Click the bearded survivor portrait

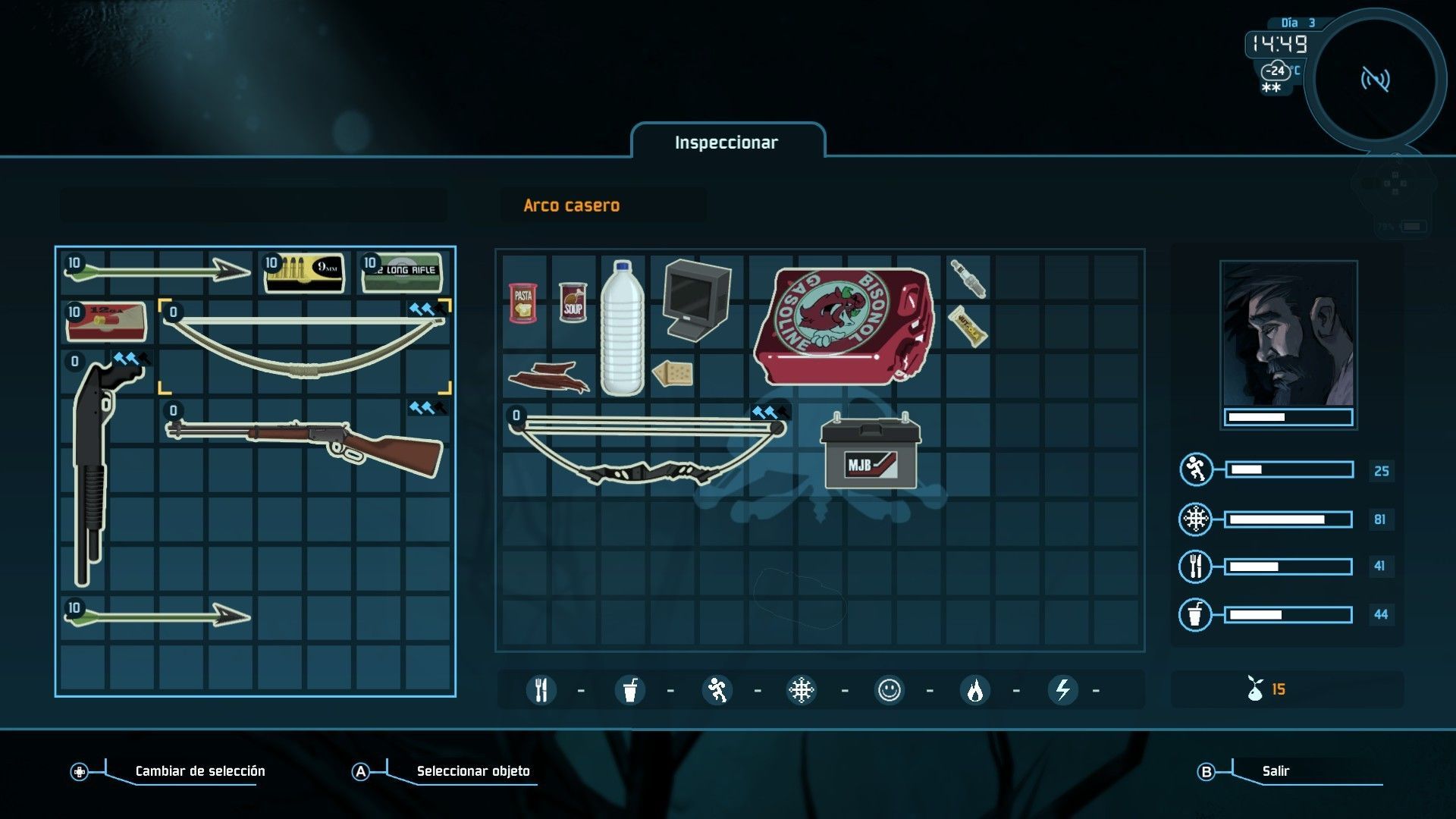click(x=1288, y=334)
